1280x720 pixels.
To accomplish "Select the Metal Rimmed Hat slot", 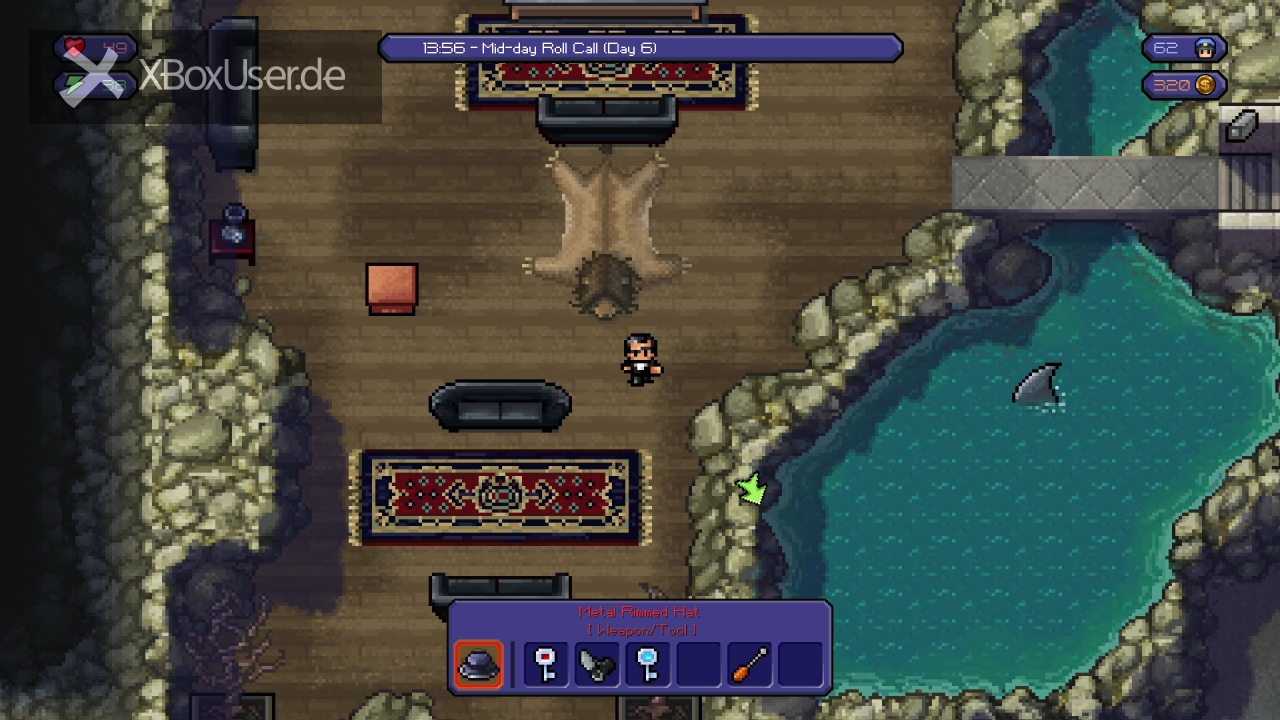I will pyautogui.click(x=478, y=665).
